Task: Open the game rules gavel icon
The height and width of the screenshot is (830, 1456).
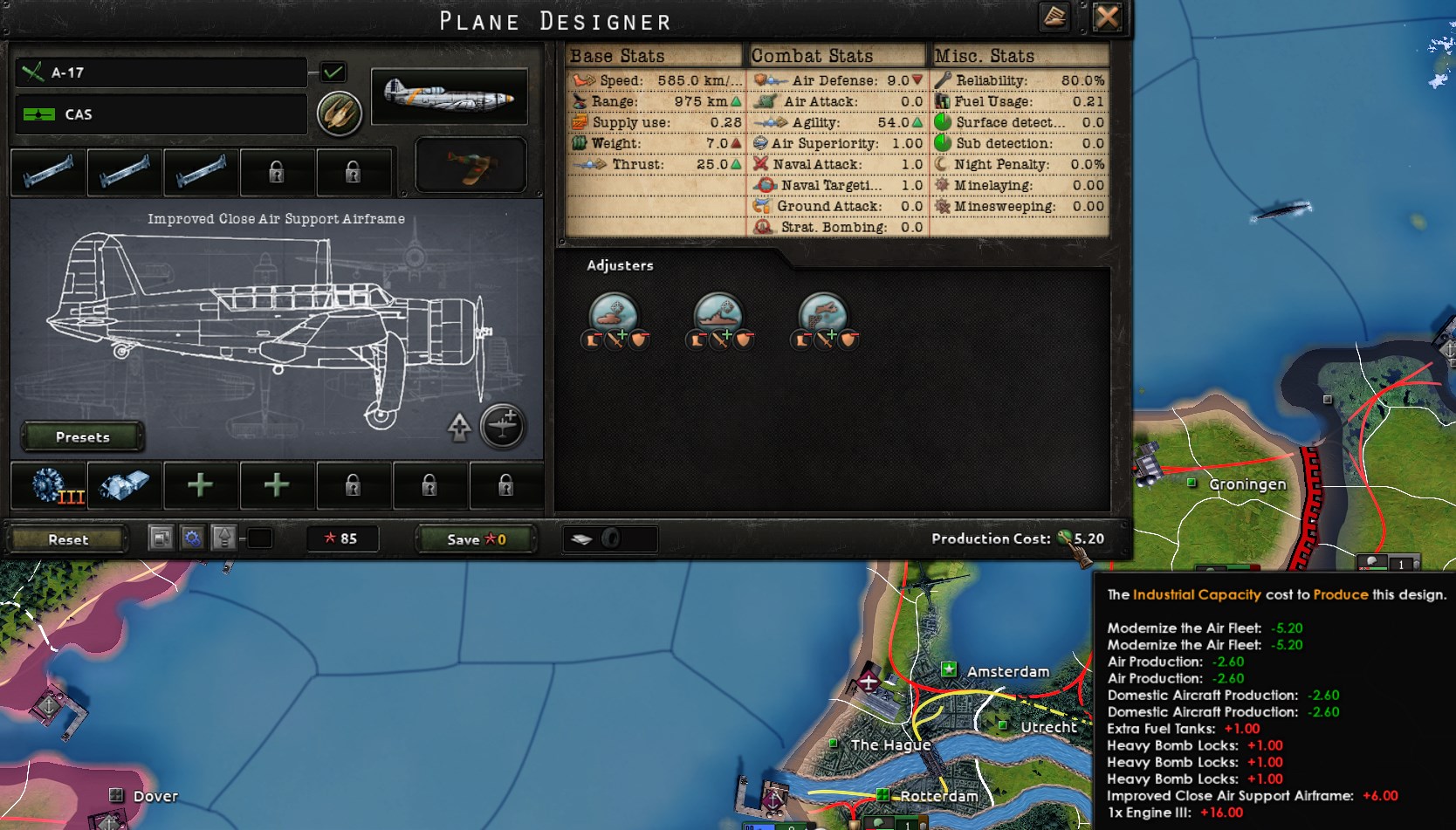Action: (x=1054, y=17)
